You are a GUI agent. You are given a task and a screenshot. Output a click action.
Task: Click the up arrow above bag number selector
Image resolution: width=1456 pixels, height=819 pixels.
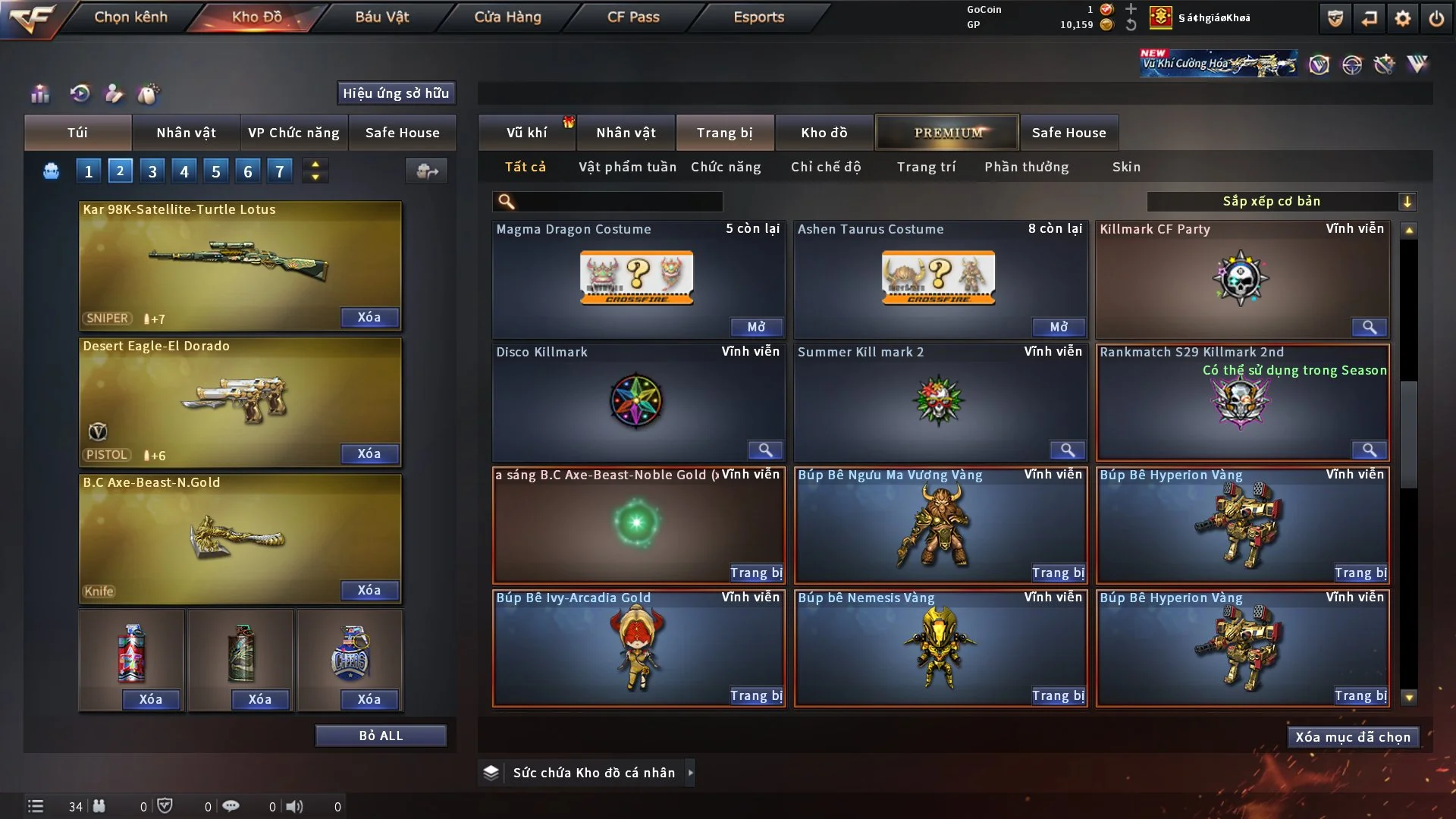pyautogui.click(x=315, y=165)
